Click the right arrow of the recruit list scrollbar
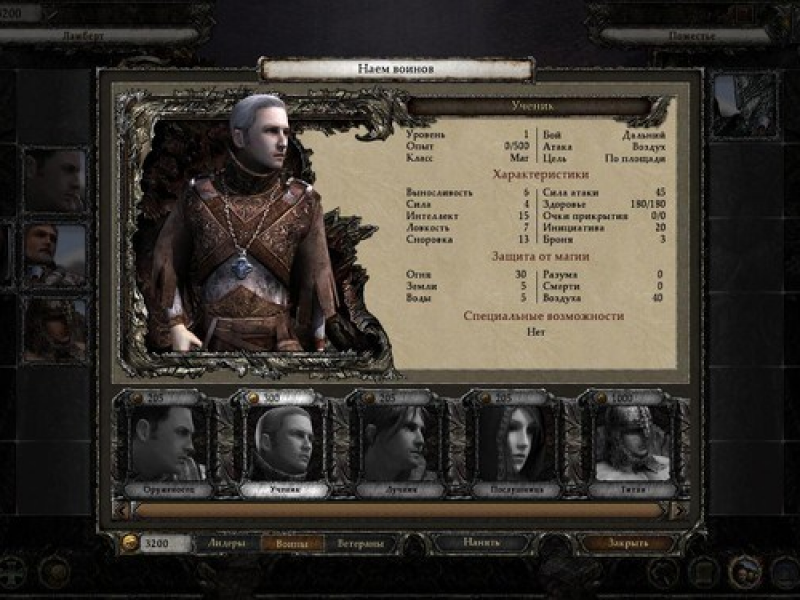Viewport: 800px width, 600px height. click(x=679, y=510)
